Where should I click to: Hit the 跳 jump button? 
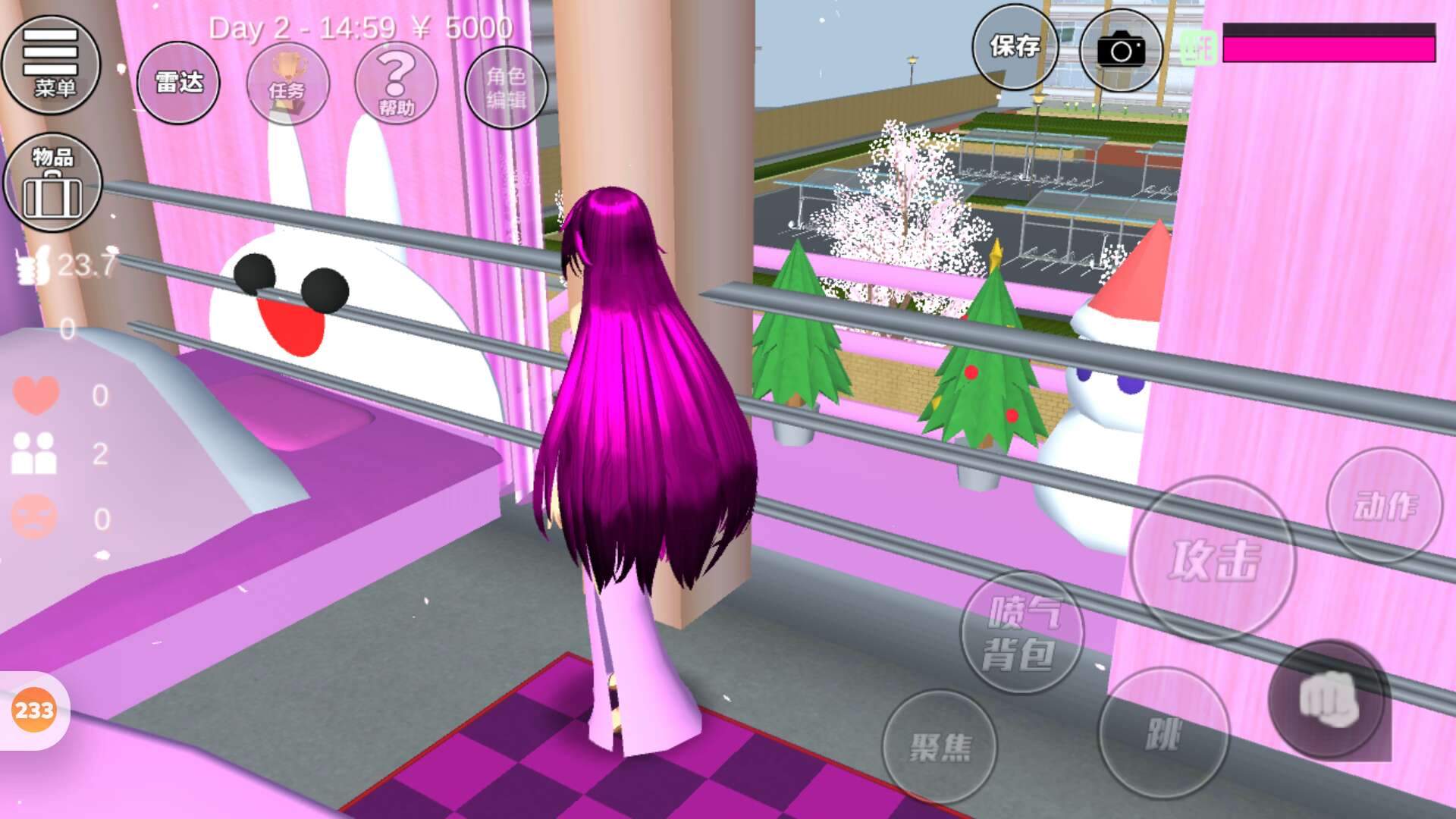coord(1163,733)
